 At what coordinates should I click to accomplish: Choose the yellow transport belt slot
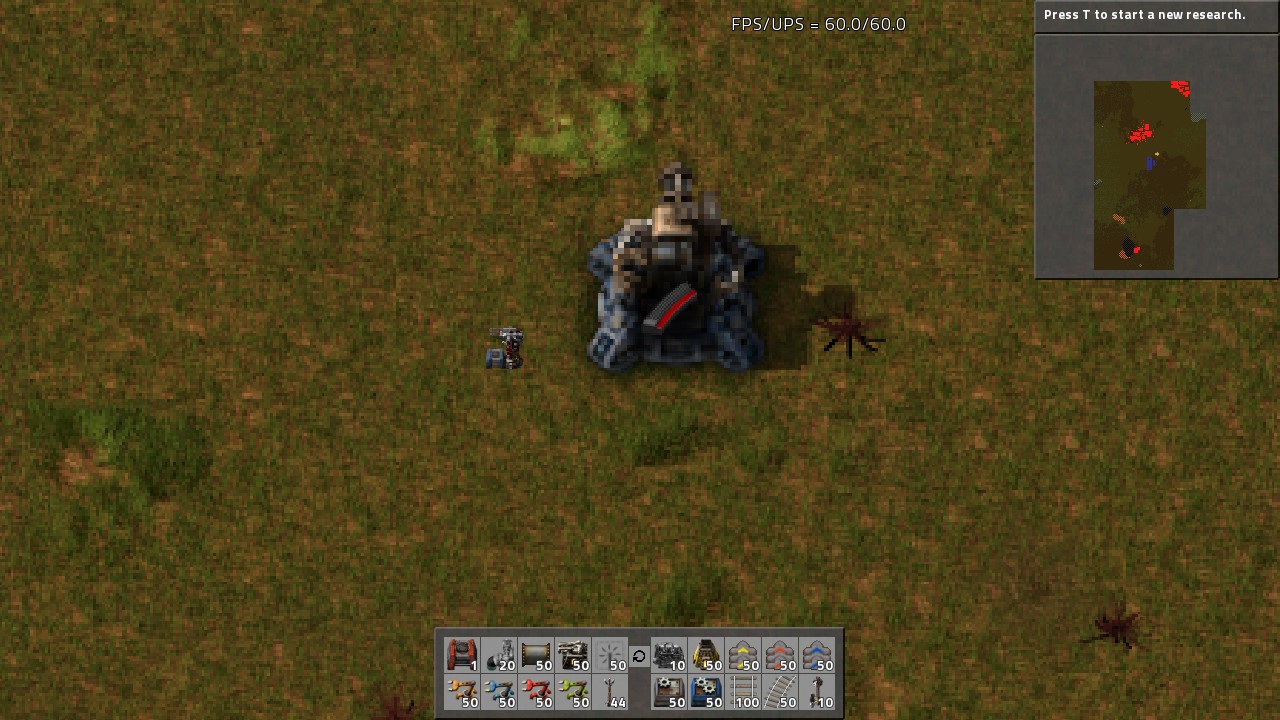pyautogui.click(x=743, y=655)
